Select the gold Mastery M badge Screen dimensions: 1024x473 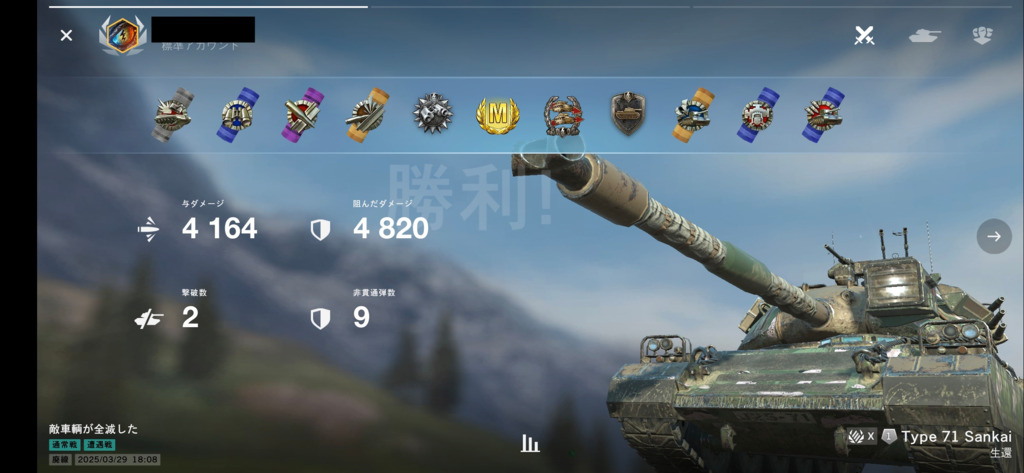497,115
